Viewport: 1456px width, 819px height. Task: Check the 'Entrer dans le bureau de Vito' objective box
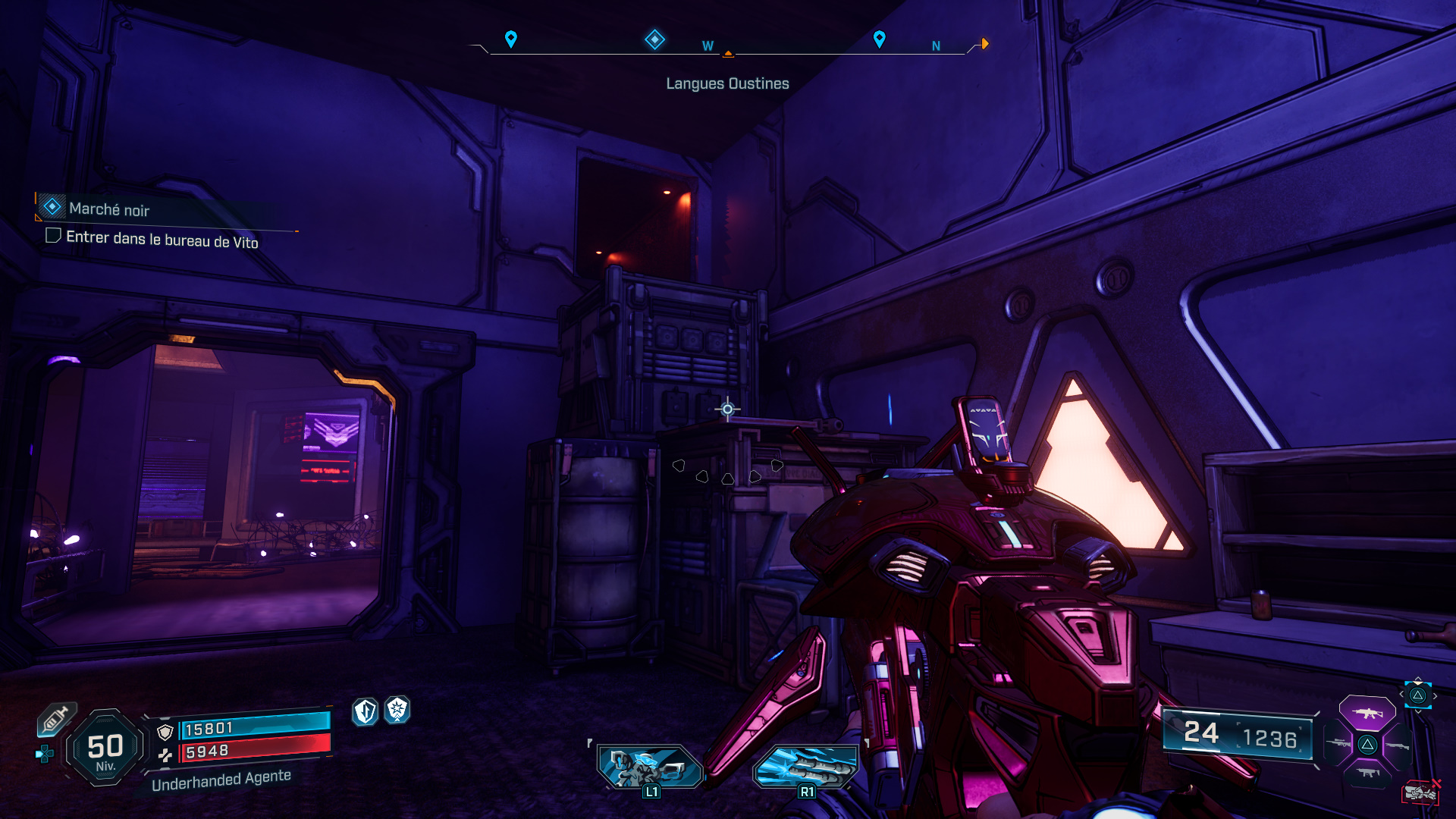click(x=53, y=236)
